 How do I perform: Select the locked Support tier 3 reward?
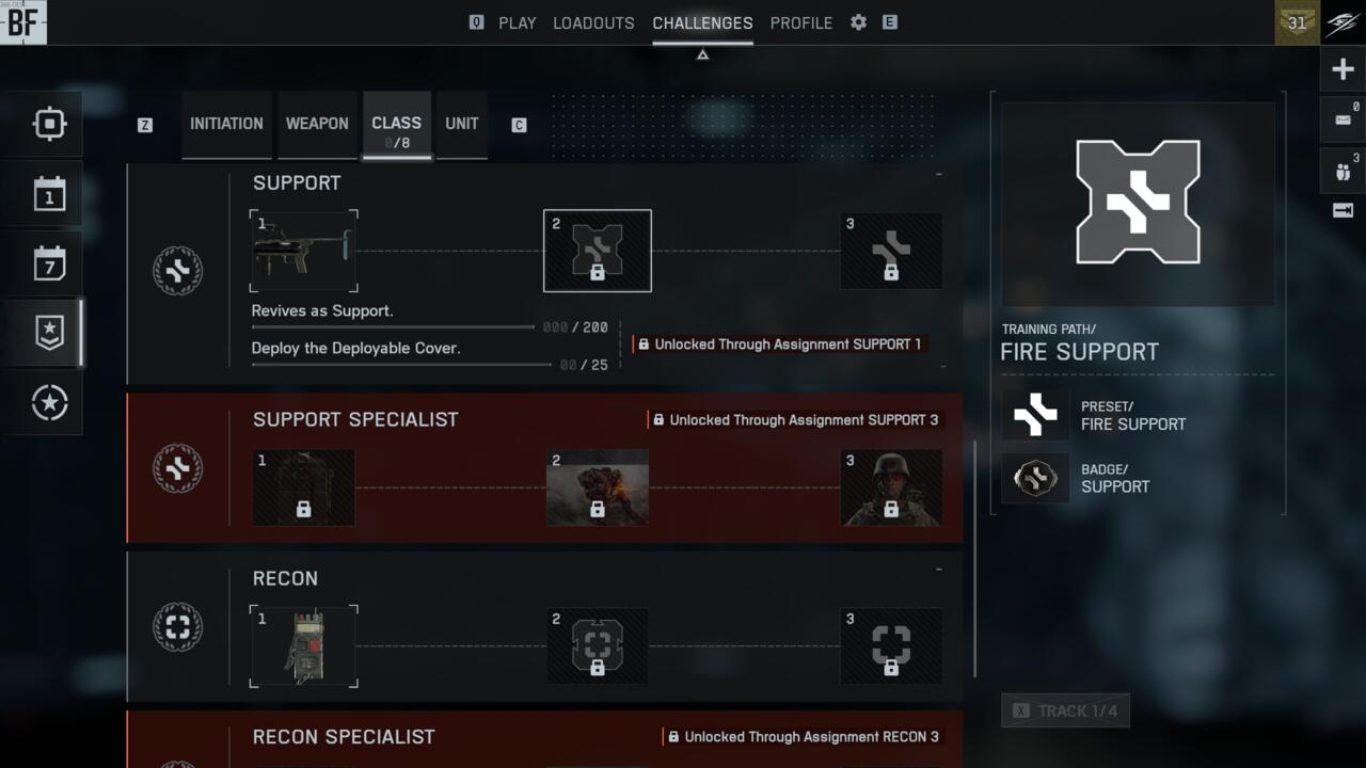click(891, 251)
